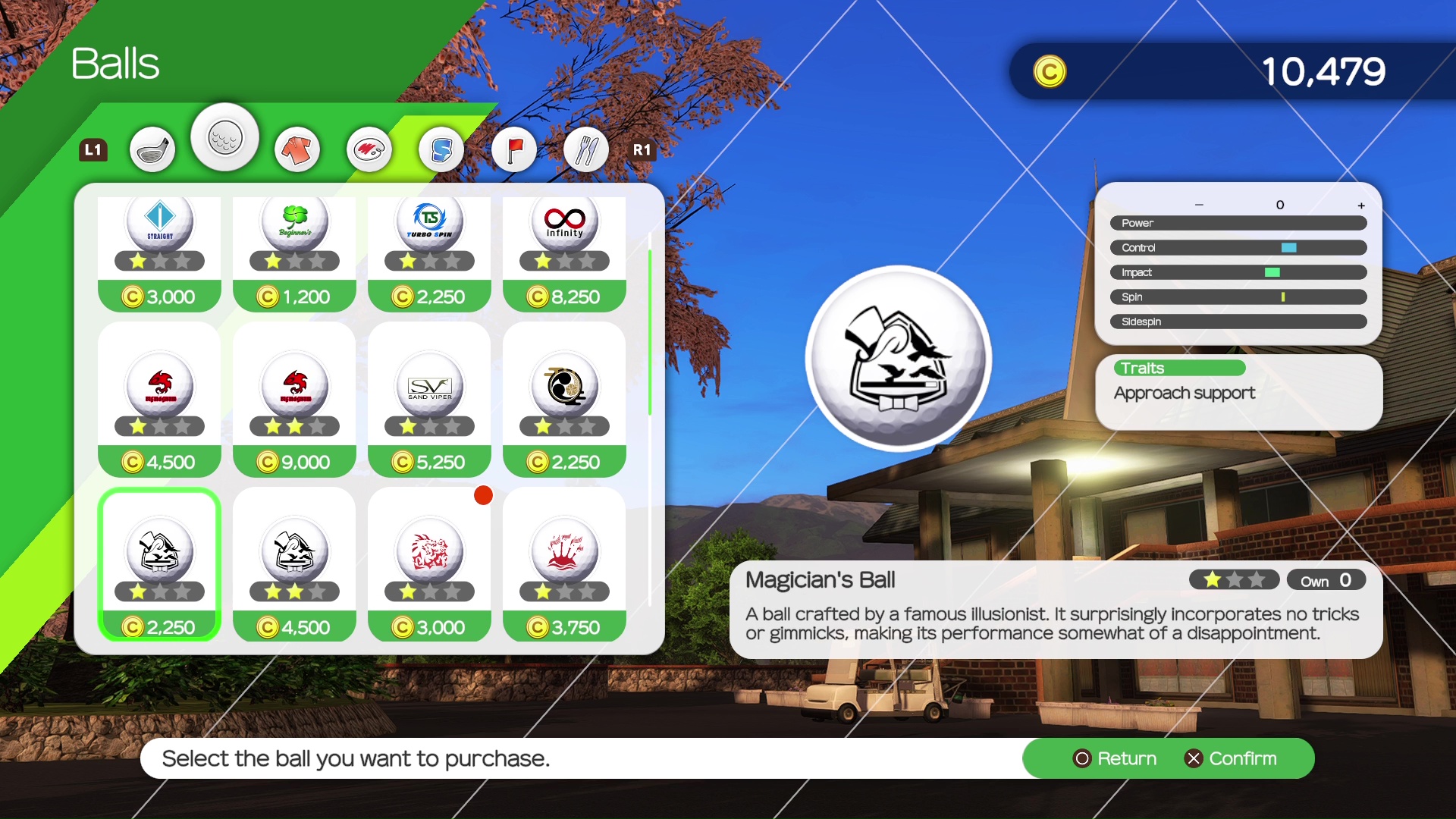
Task: Select the black swirl emblem ball
Action: (564, 399)
